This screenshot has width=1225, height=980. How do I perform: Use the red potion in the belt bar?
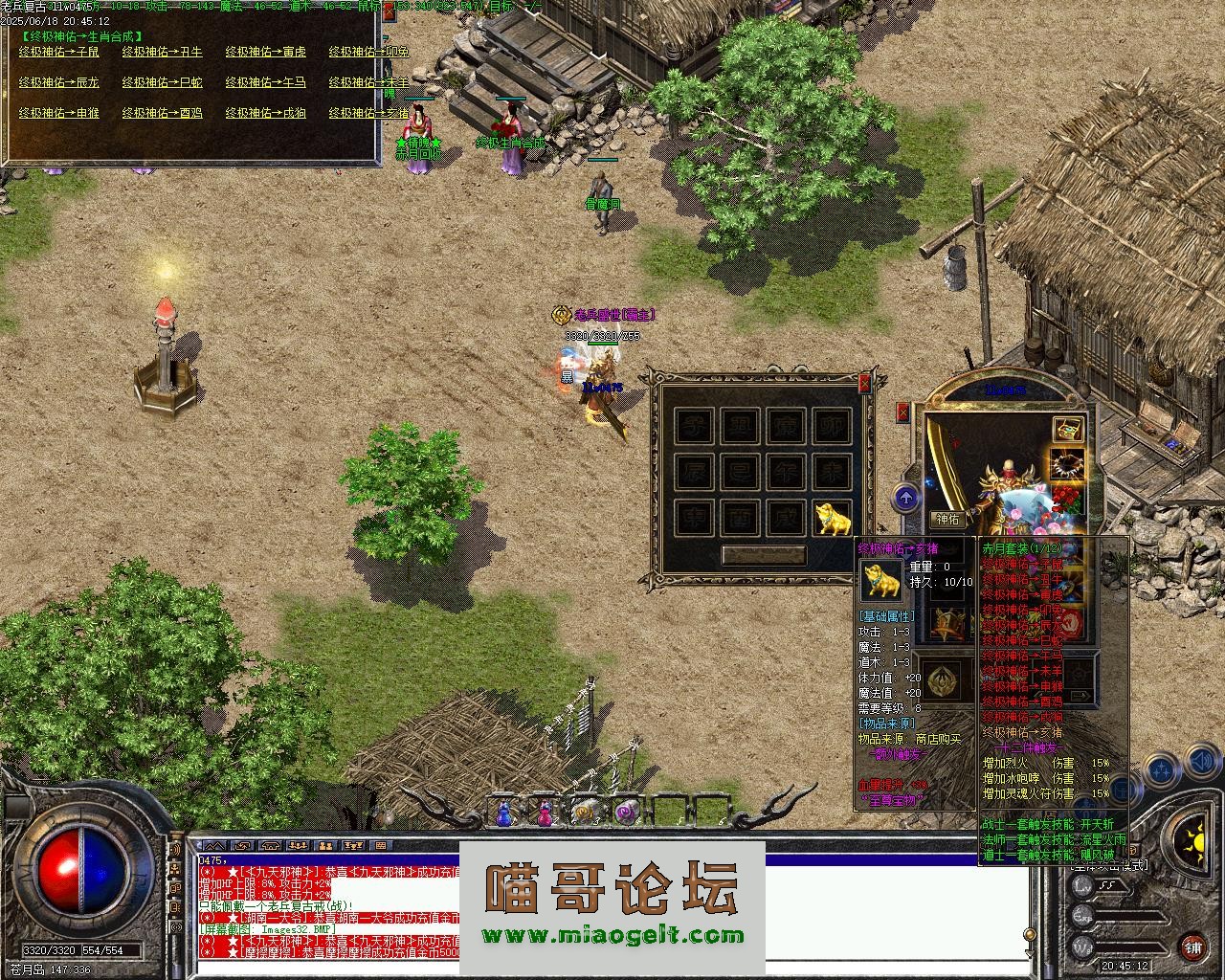pyautogui.click(x=544, y=813)
